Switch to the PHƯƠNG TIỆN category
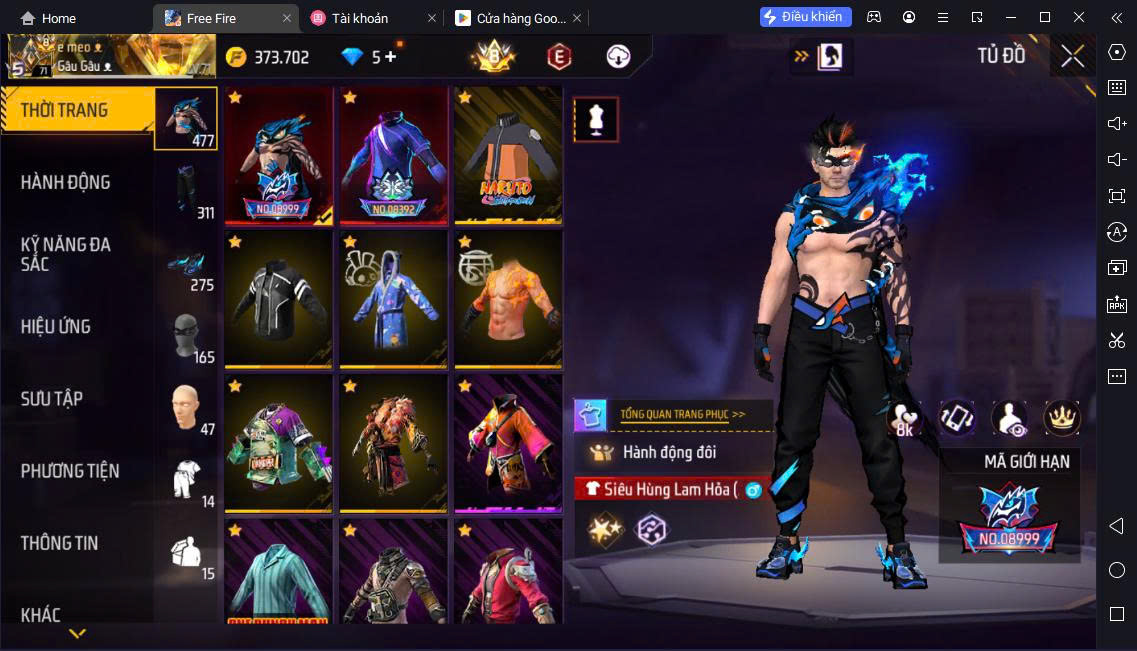Viewport: 1137px width, 651px height. [70, 471]
